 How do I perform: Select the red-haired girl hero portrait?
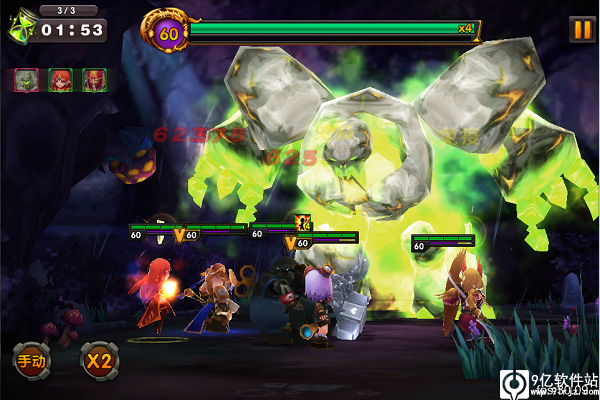60,80
